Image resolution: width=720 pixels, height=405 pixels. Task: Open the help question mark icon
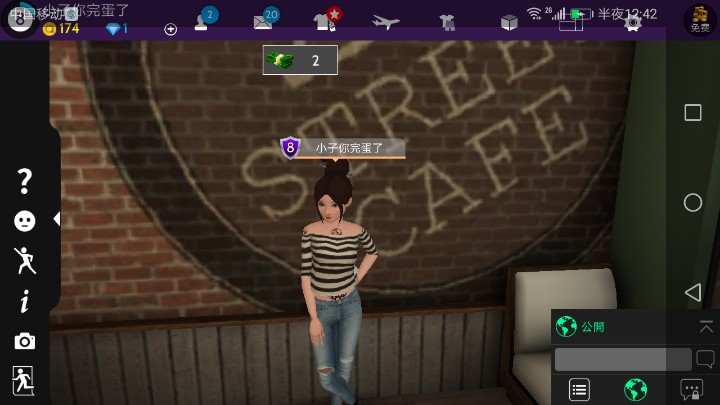(25, 181)
